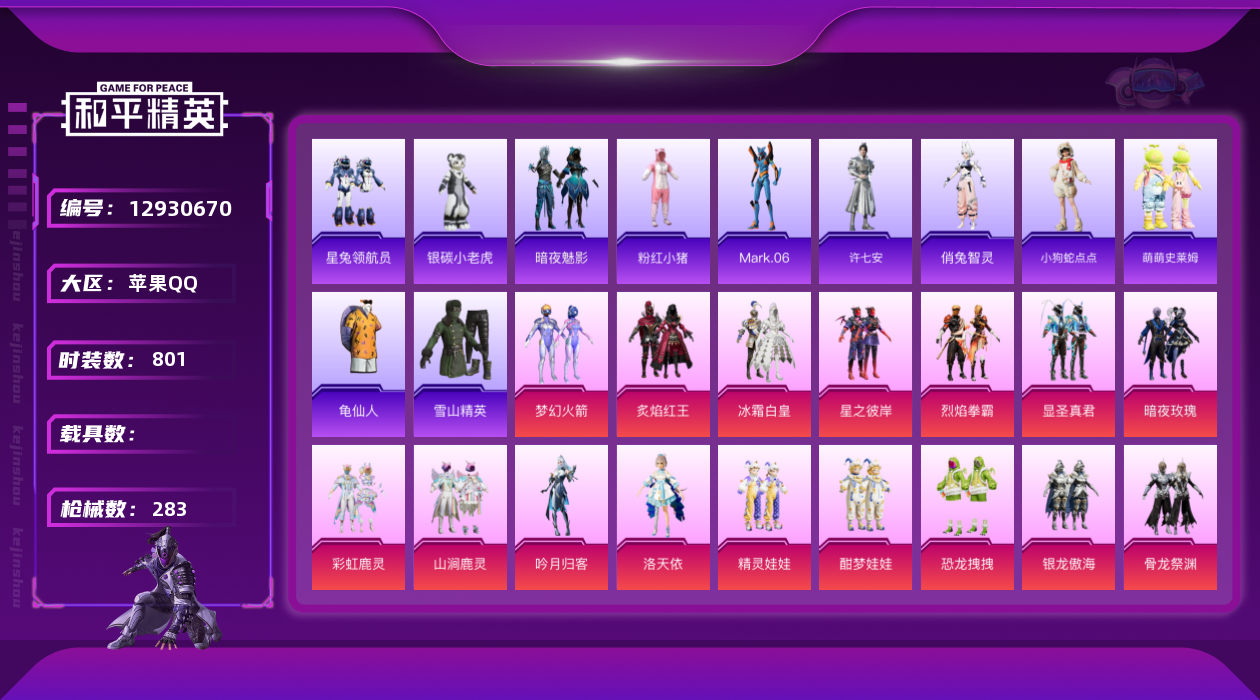Choose the 炙焰红王 outfit card
The width and height of the screenshot is (1260, 700).
663,364
